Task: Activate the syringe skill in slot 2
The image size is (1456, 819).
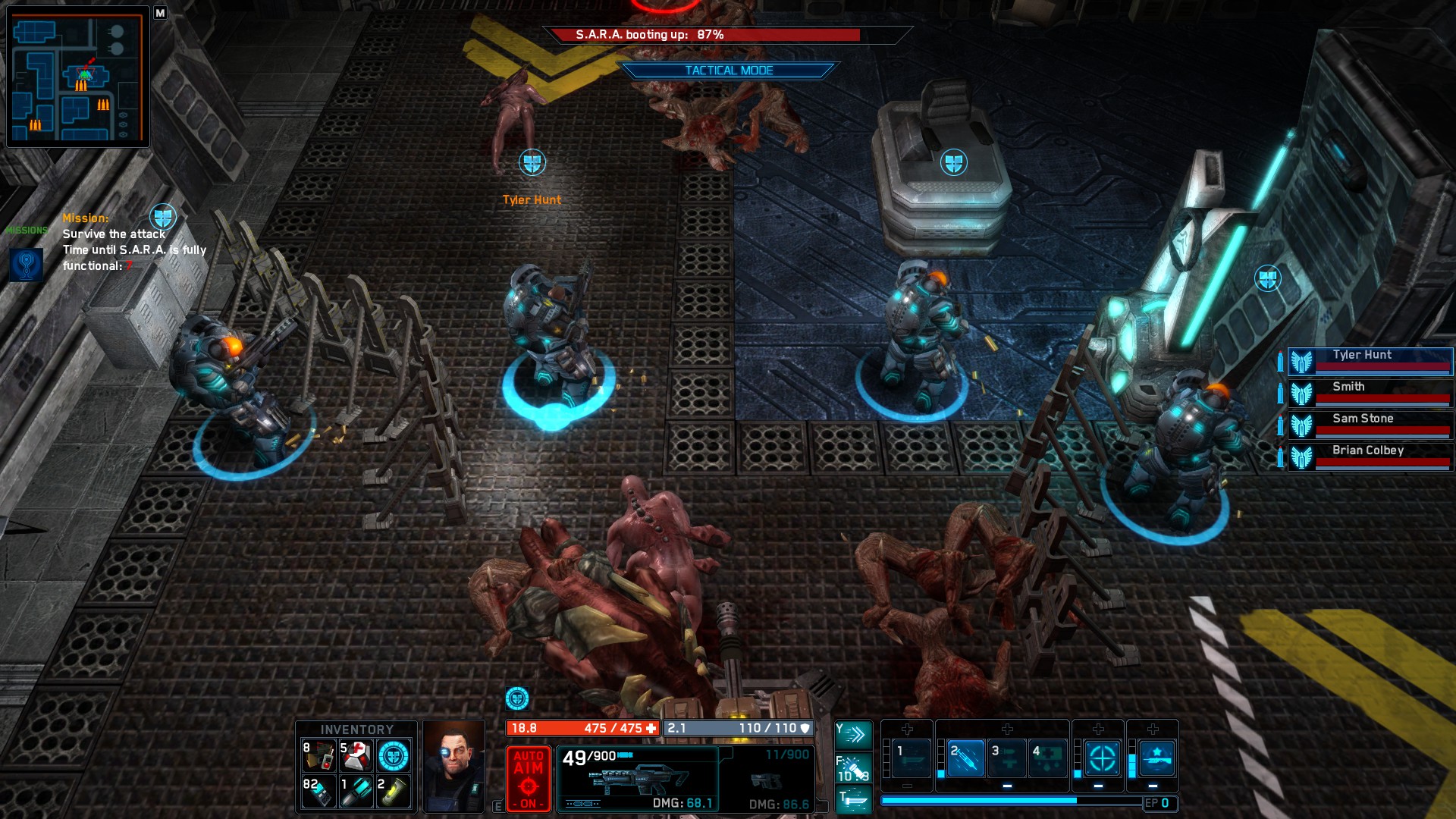Action: point(965,758)
